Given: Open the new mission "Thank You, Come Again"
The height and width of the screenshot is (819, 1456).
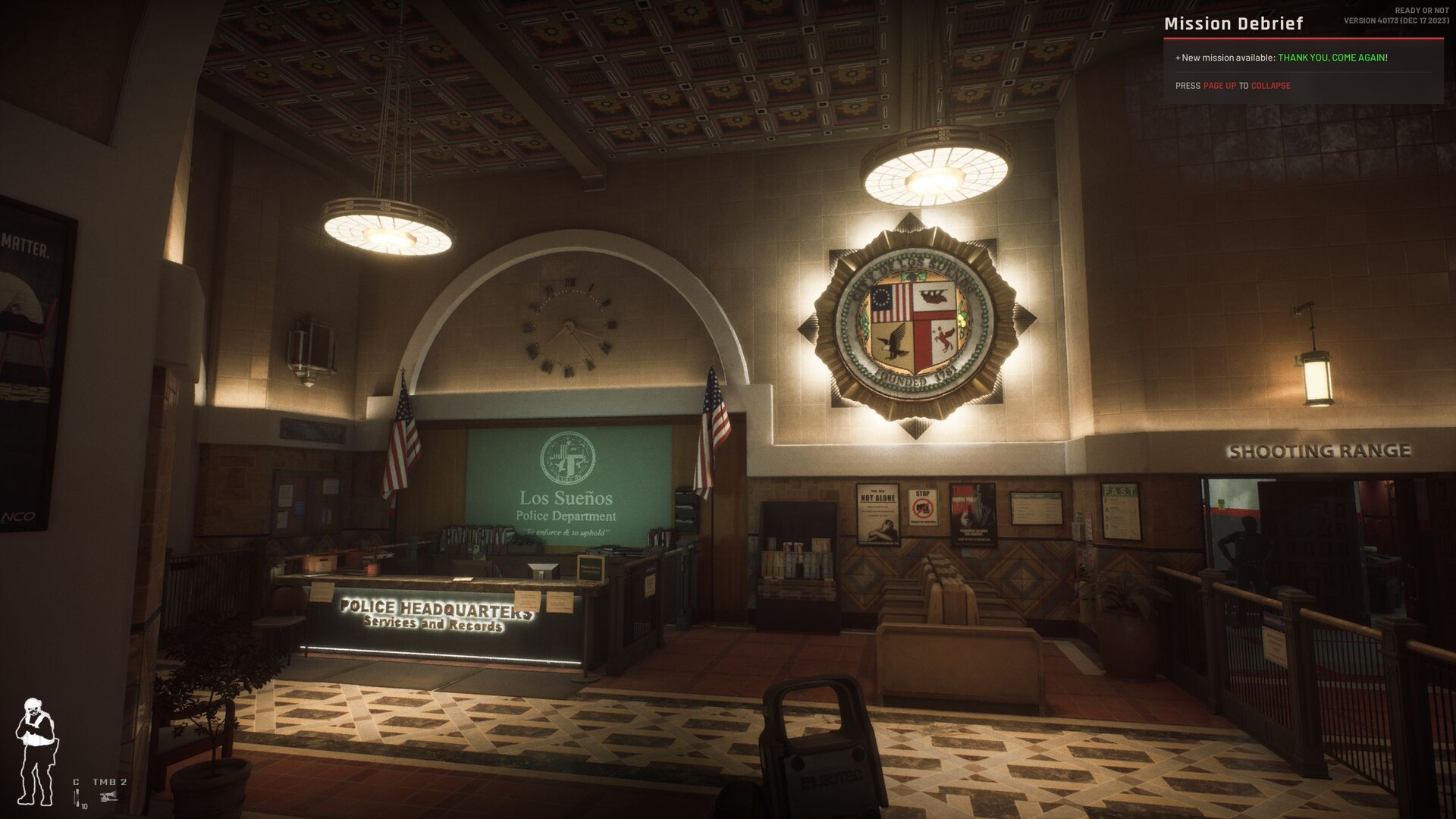Looking at the screenshot, I should pos(1331,58).
